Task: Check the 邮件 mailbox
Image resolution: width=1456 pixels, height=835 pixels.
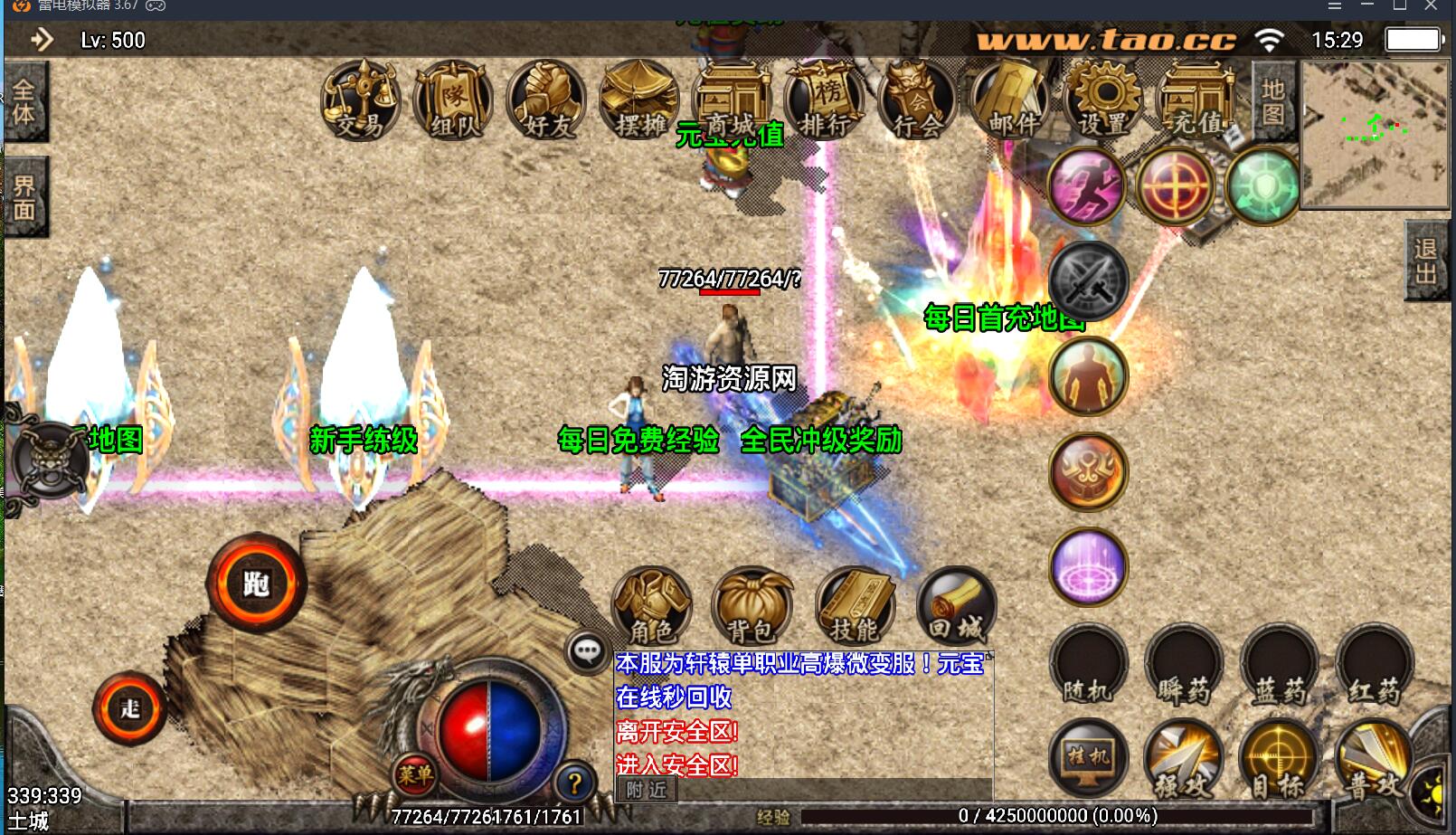Action: 1011,100
